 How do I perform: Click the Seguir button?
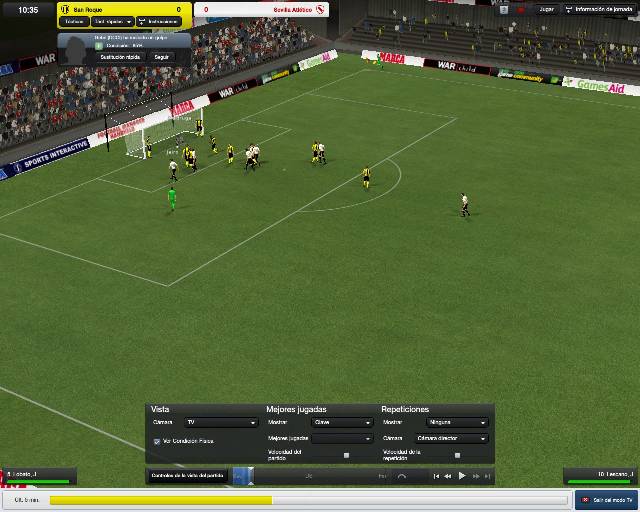click(x=161, y=57)
